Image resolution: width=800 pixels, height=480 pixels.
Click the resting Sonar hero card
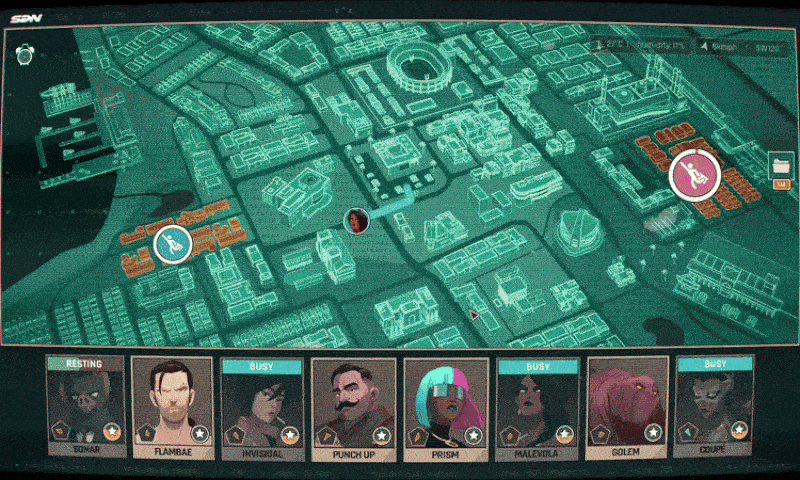[x=85, y=406]
